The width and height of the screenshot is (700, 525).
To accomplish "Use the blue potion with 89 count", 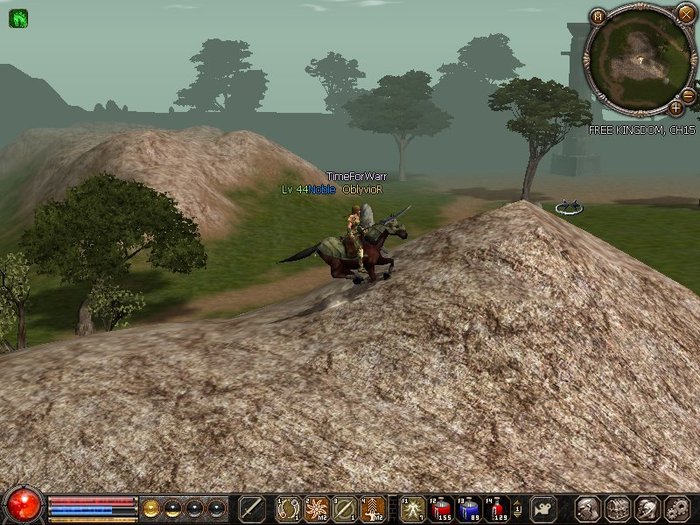I will pos(469,507).
